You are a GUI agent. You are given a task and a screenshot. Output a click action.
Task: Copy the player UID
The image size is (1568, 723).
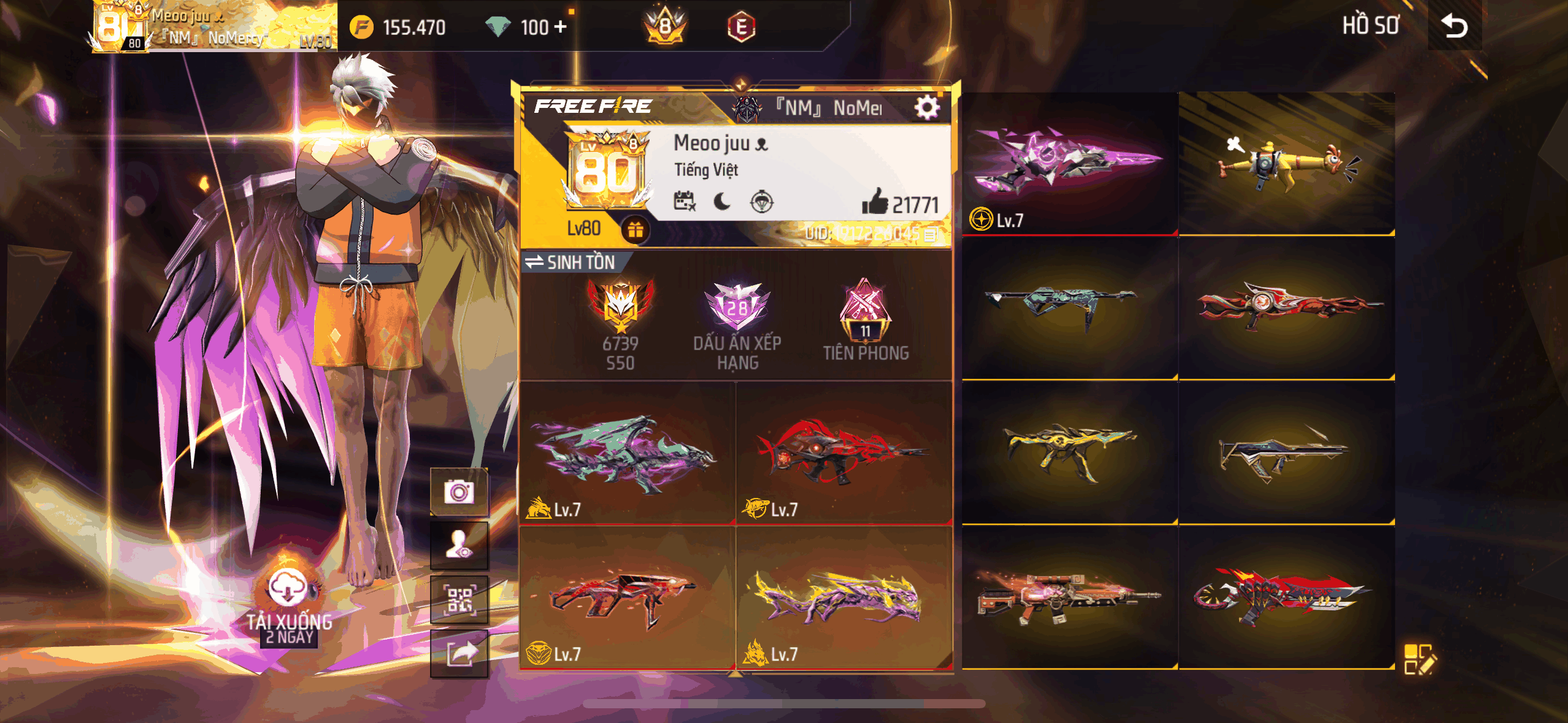[930, 234]
